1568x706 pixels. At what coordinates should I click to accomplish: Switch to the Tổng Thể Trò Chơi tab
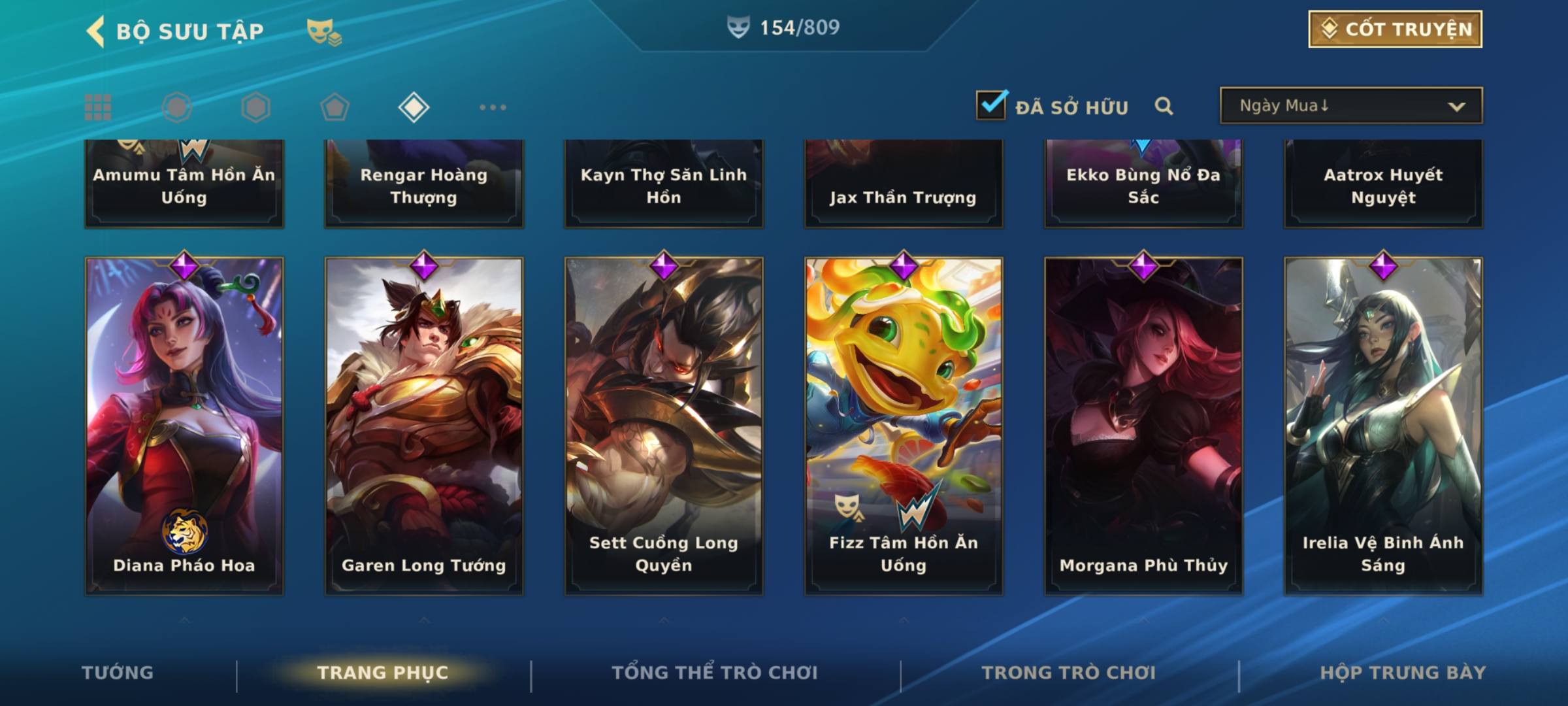point(715,673)
